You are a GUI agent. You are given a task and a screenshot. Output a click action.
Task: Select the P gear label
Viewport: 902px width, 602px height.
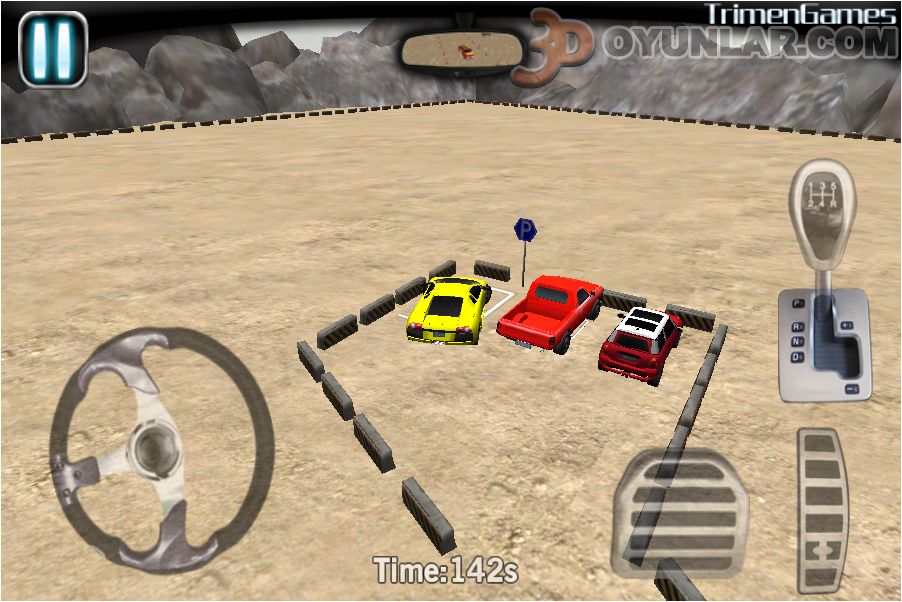tap(798, 302)
